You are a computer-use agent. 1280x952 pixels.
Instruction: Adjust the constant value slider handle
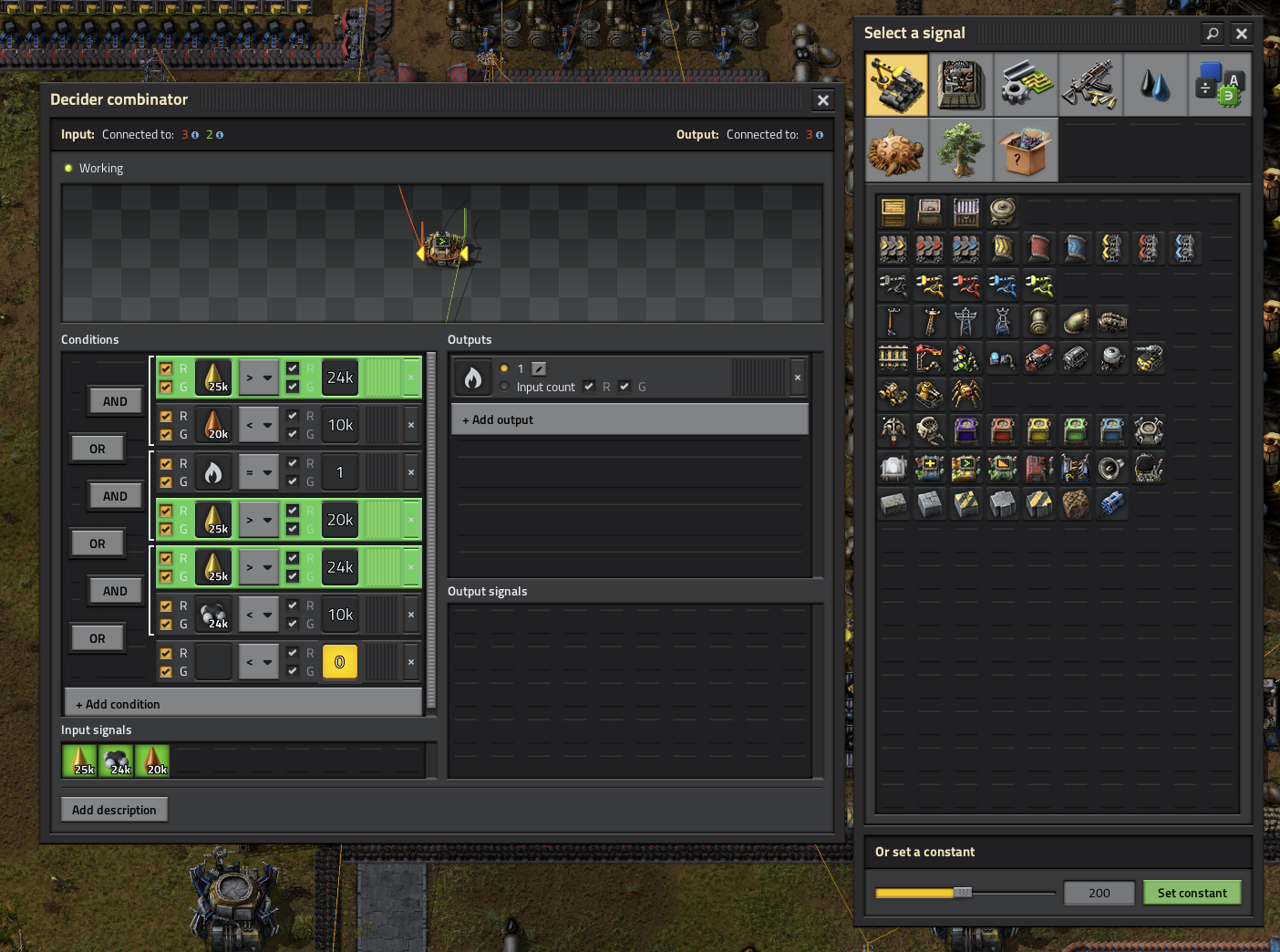click(x=963, y=893)
